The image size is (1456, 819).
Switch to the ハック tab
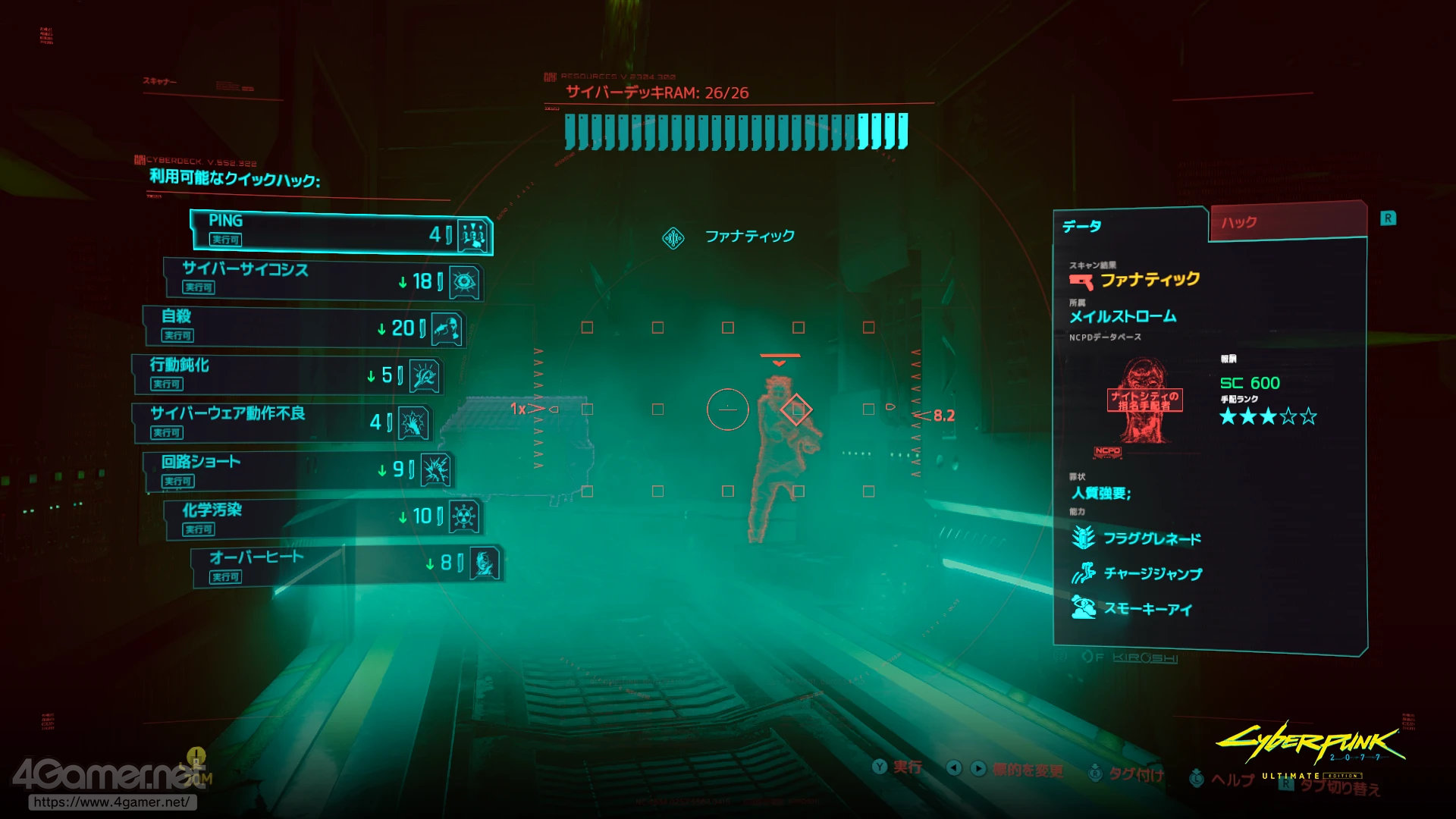[1287, 222]
